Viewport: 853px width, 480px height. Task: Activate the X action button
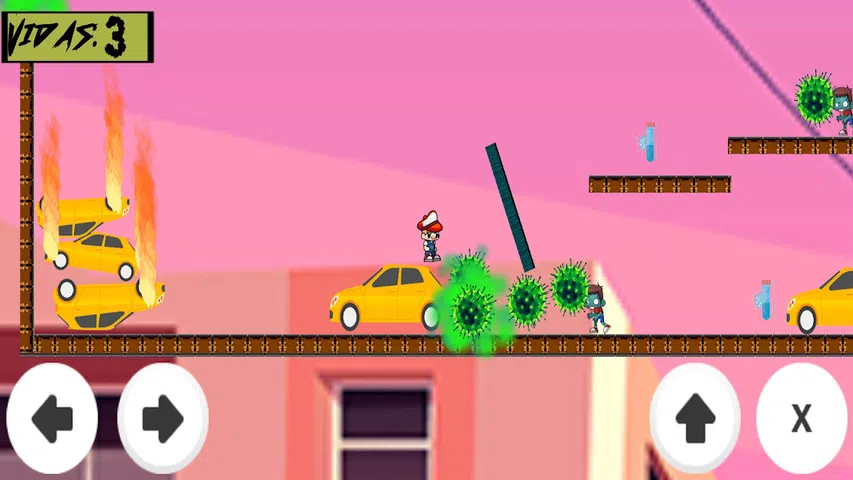801,418
